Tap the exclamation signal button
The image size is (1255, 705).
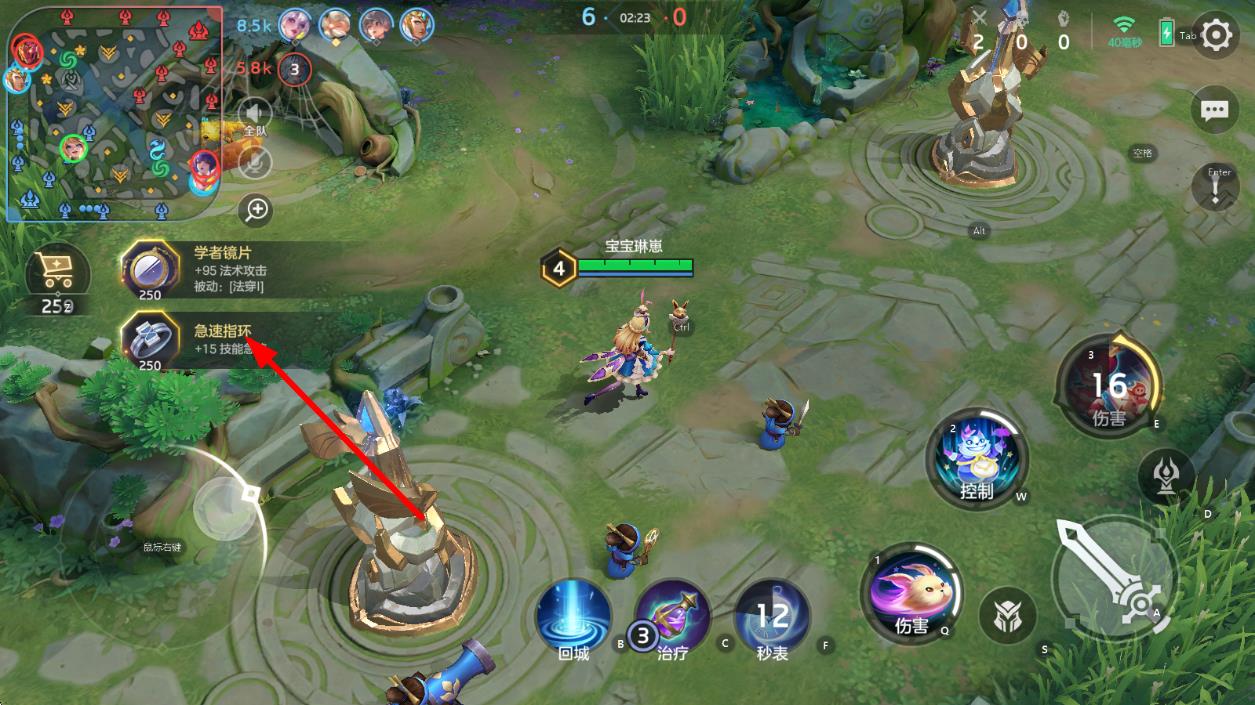[1216, 188]
